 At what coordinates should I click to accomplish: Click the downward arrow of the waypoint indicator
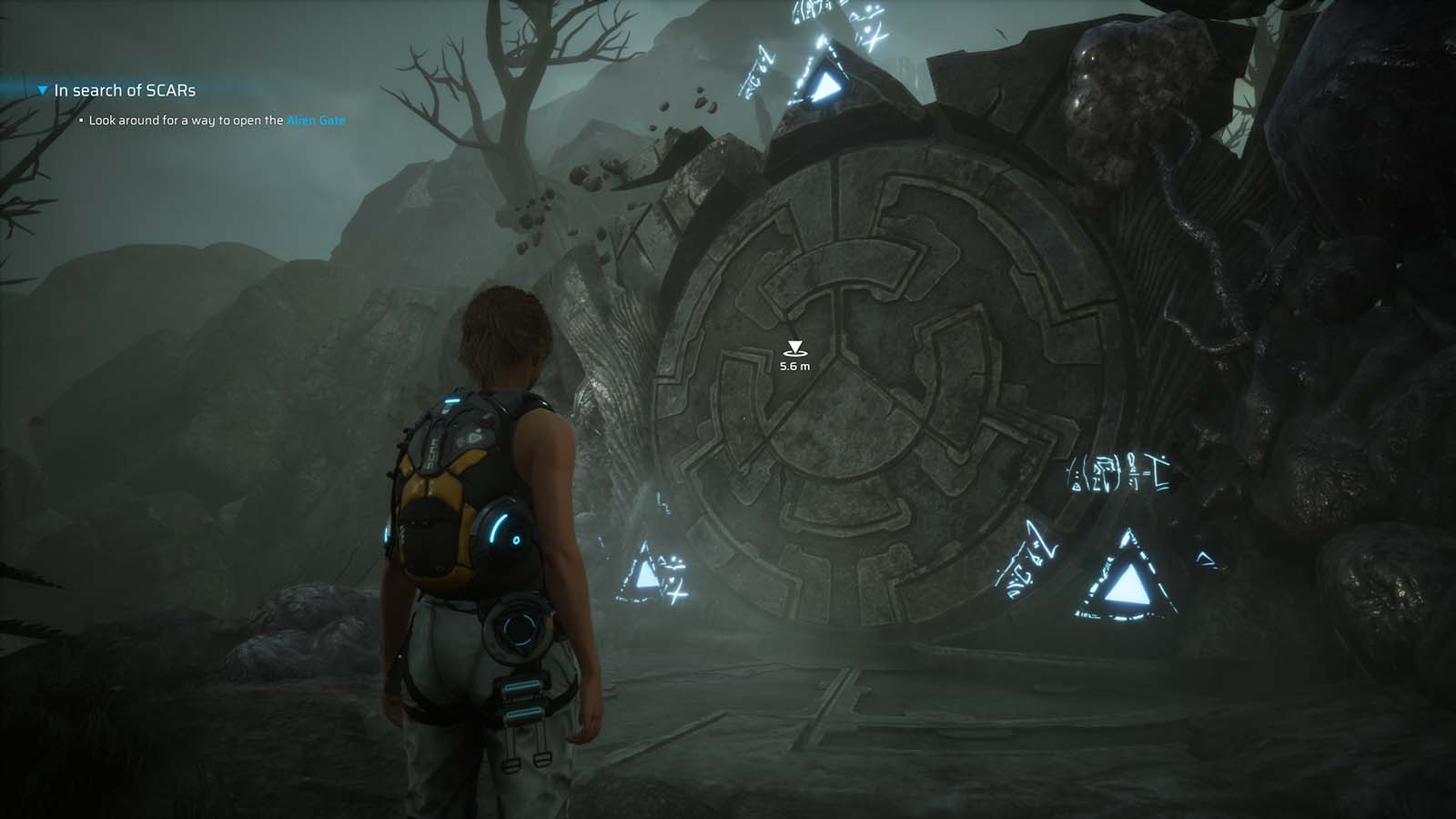795,346
